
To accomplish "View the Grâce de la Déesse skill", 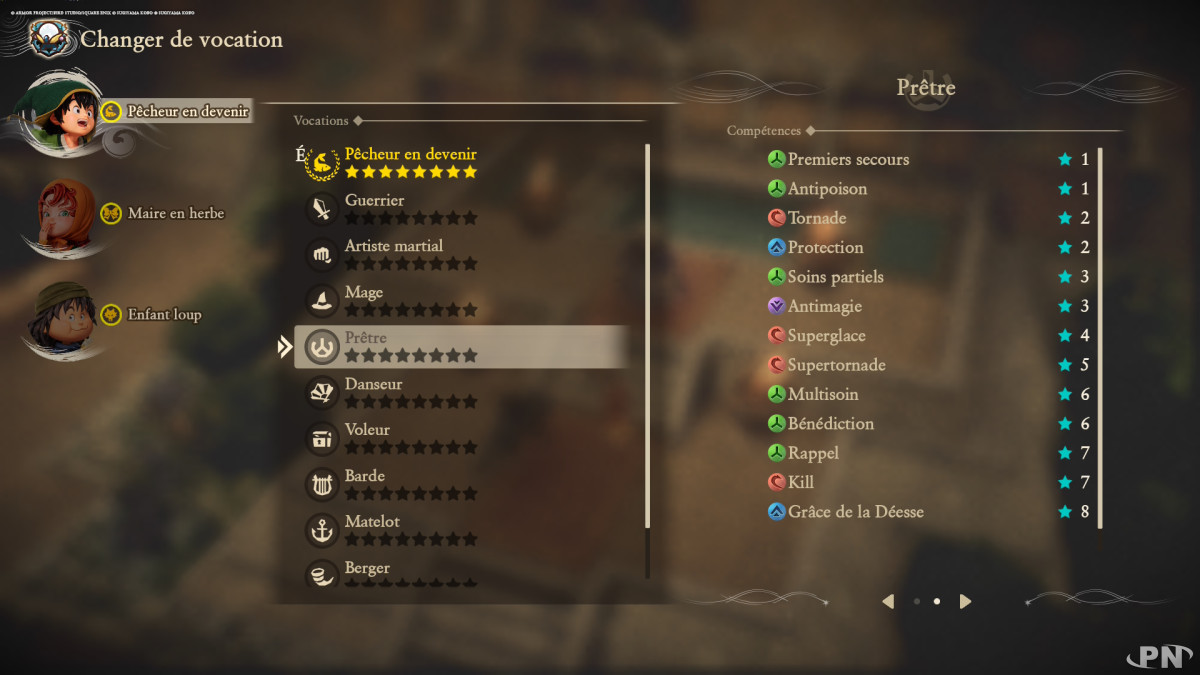I will 855,512.
